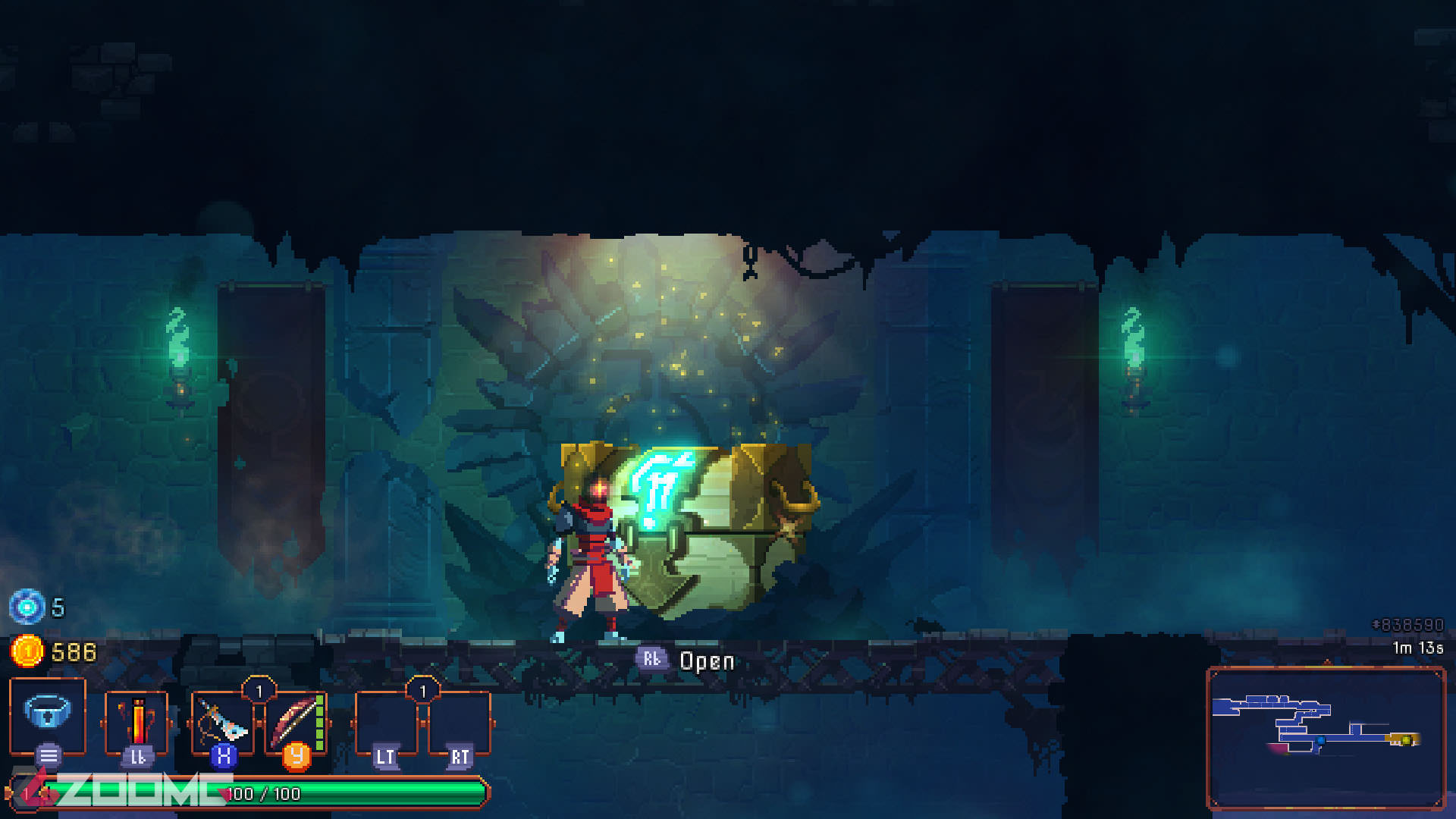
Task: Select the blade weapon slot
Action: pos(221,720)
